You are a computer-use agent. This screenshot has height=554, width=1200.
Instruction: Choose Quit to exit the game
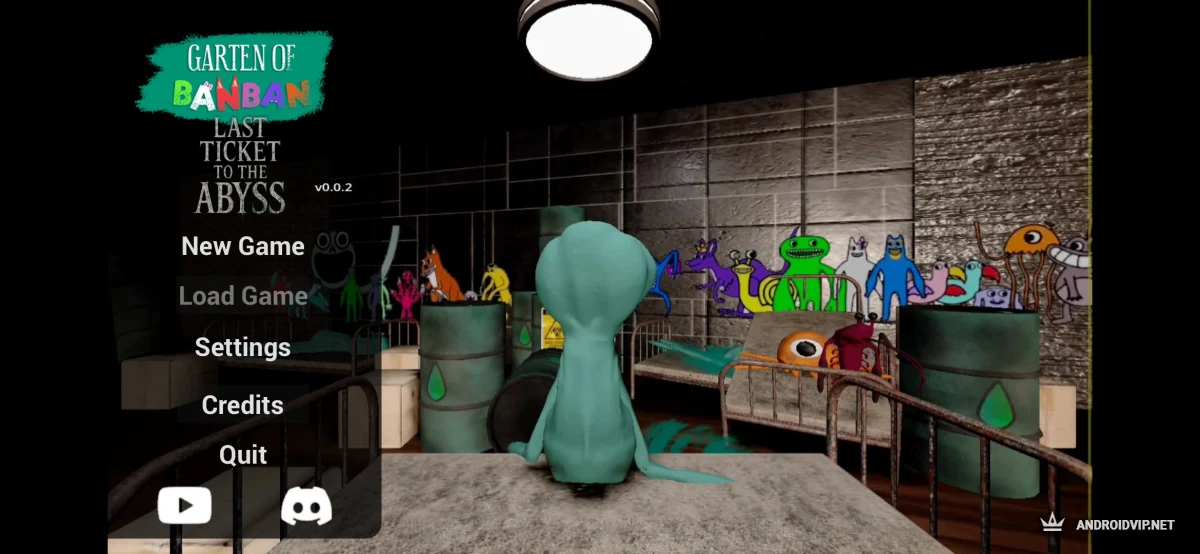point(243,455)
